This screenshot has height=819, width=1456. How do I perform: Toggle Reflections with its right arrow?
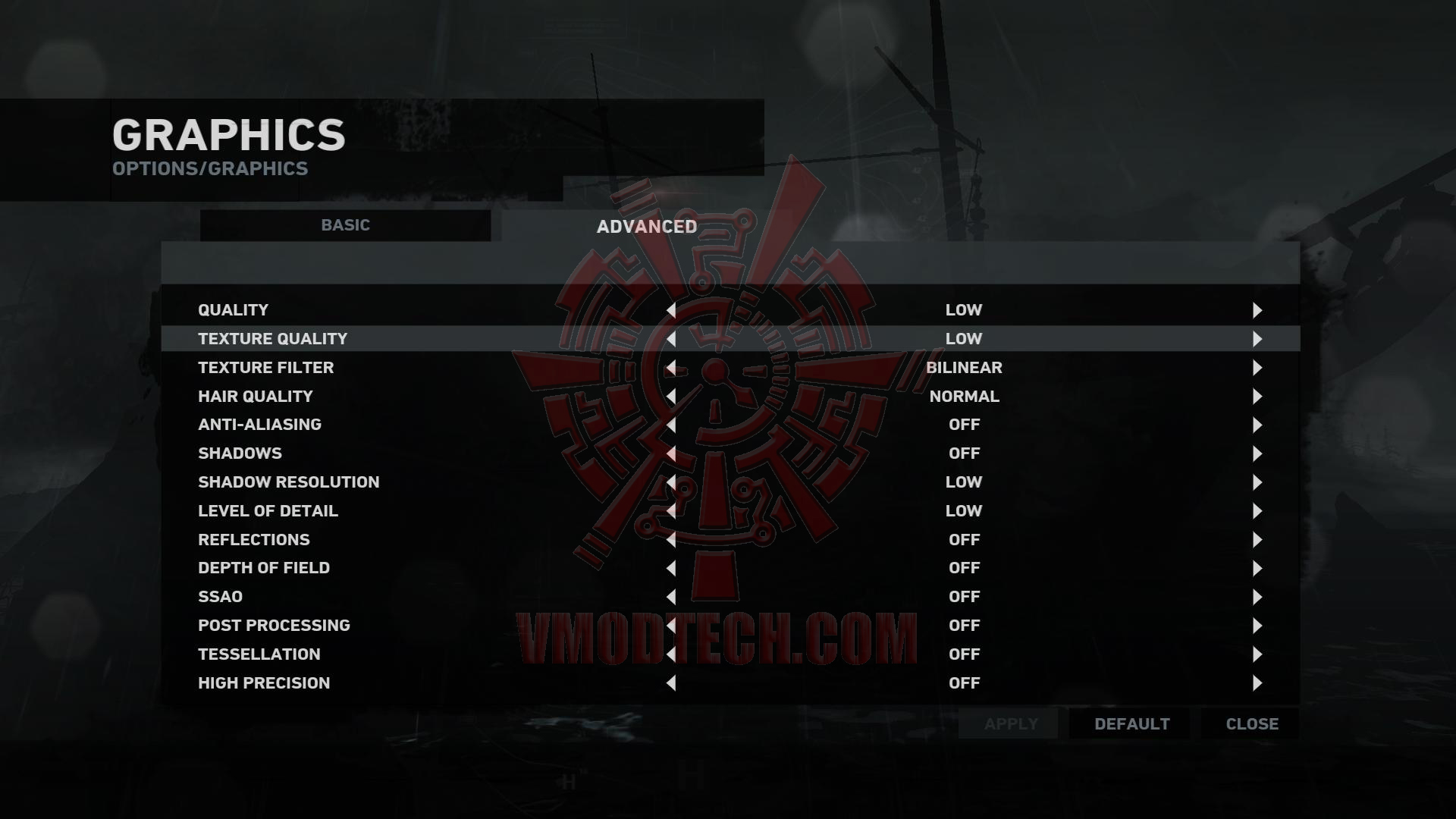click(x=1257, y=540)
